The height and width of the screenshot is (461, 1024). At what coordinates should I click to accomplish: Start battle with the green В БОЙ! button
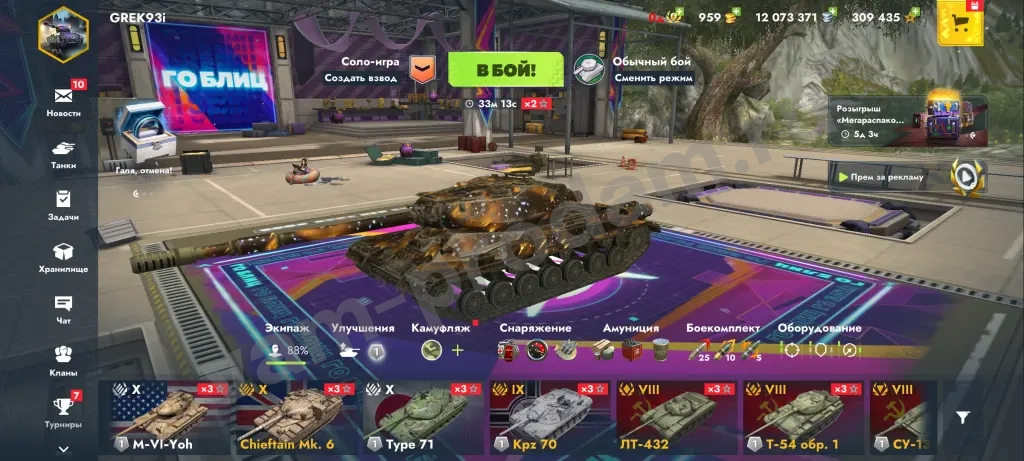[x=505, y=70]
